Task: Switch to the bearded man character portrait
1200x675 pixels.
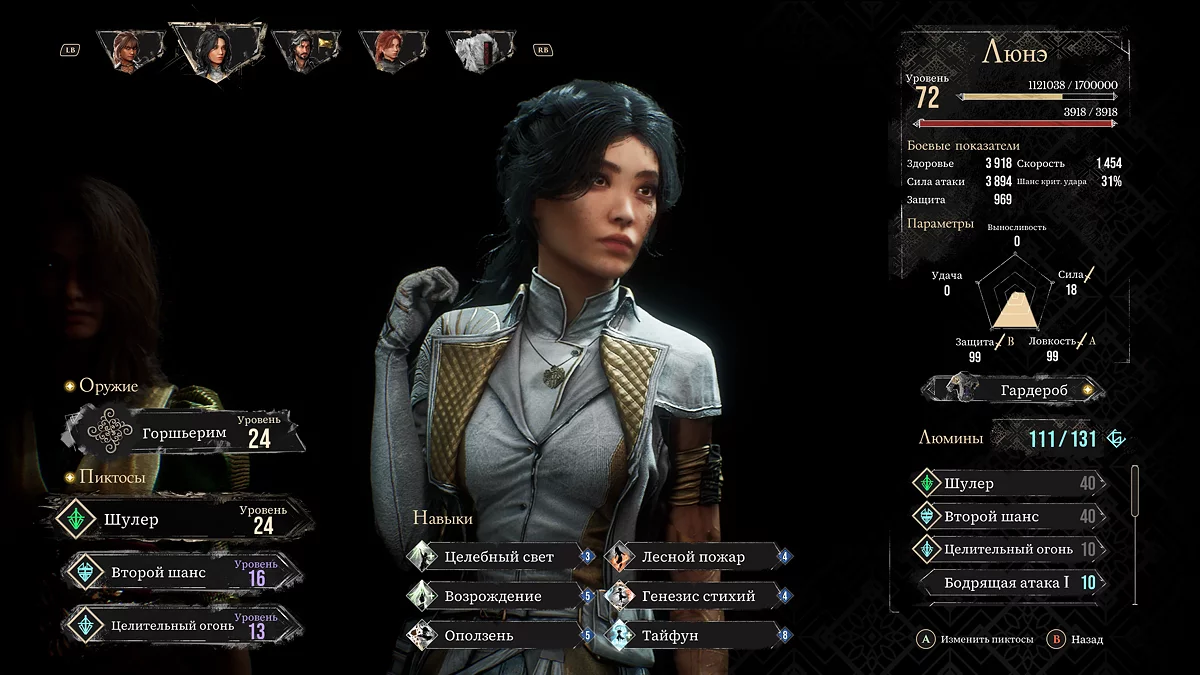Action: pos(302,50)
